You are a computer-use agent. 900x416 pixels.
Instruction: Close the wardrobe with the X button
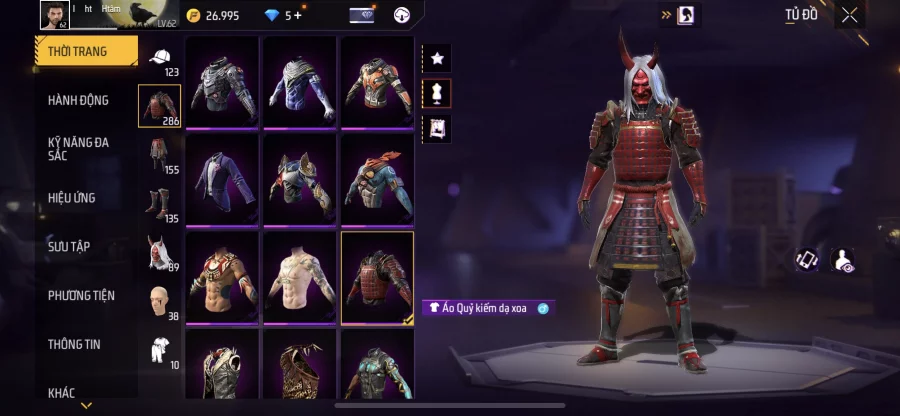click(849, 15)
